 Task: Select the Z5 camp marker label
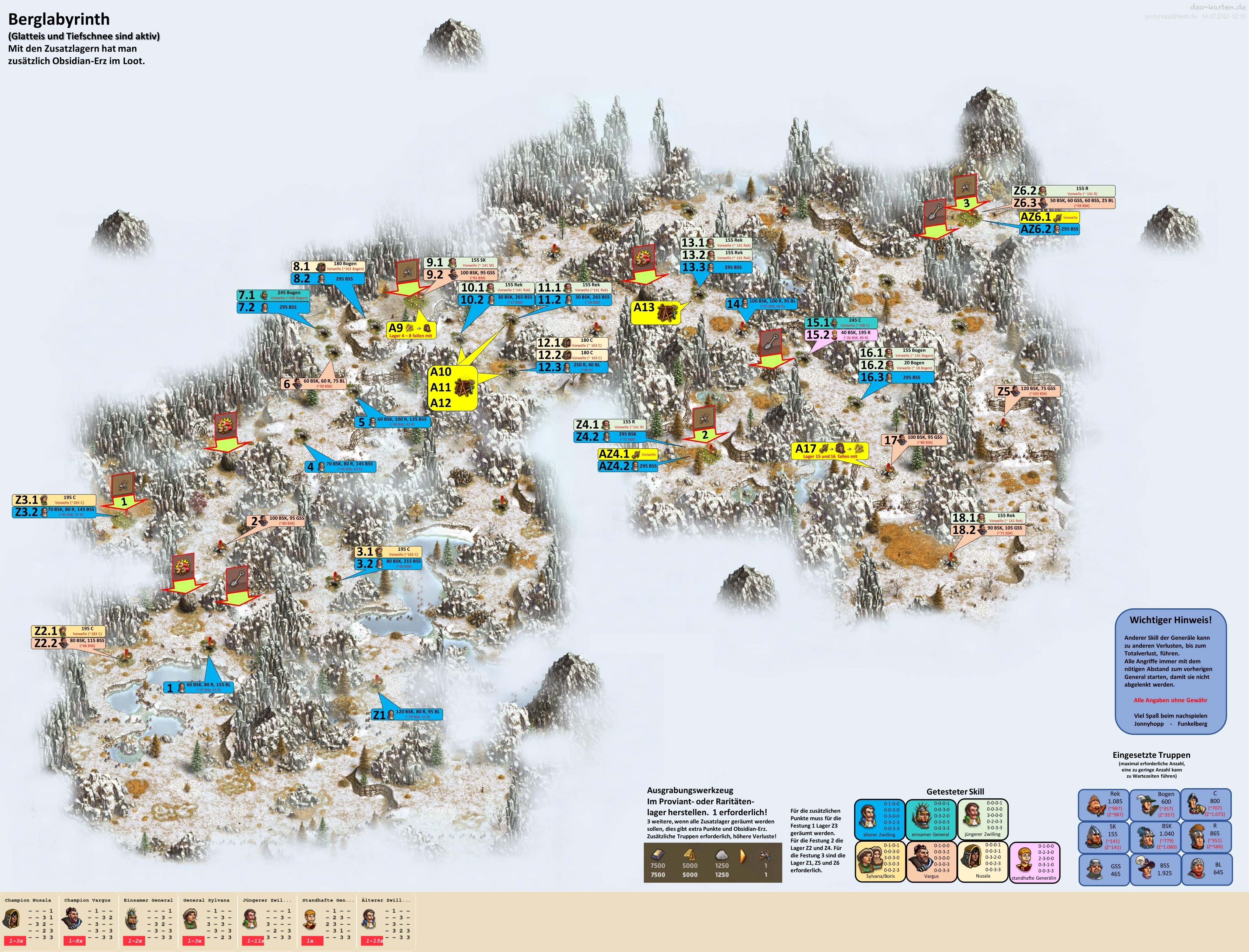point(1027,391)
